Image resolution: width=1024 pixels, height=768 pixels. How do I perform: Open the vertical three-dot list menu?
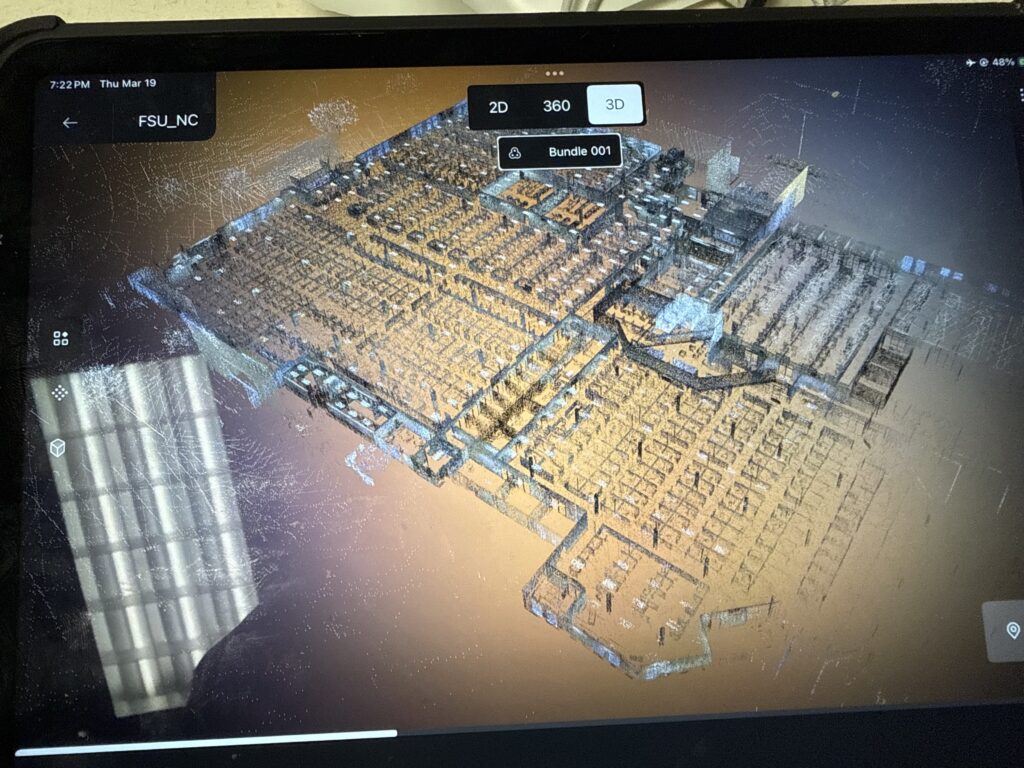click(x=1021, y=94)
